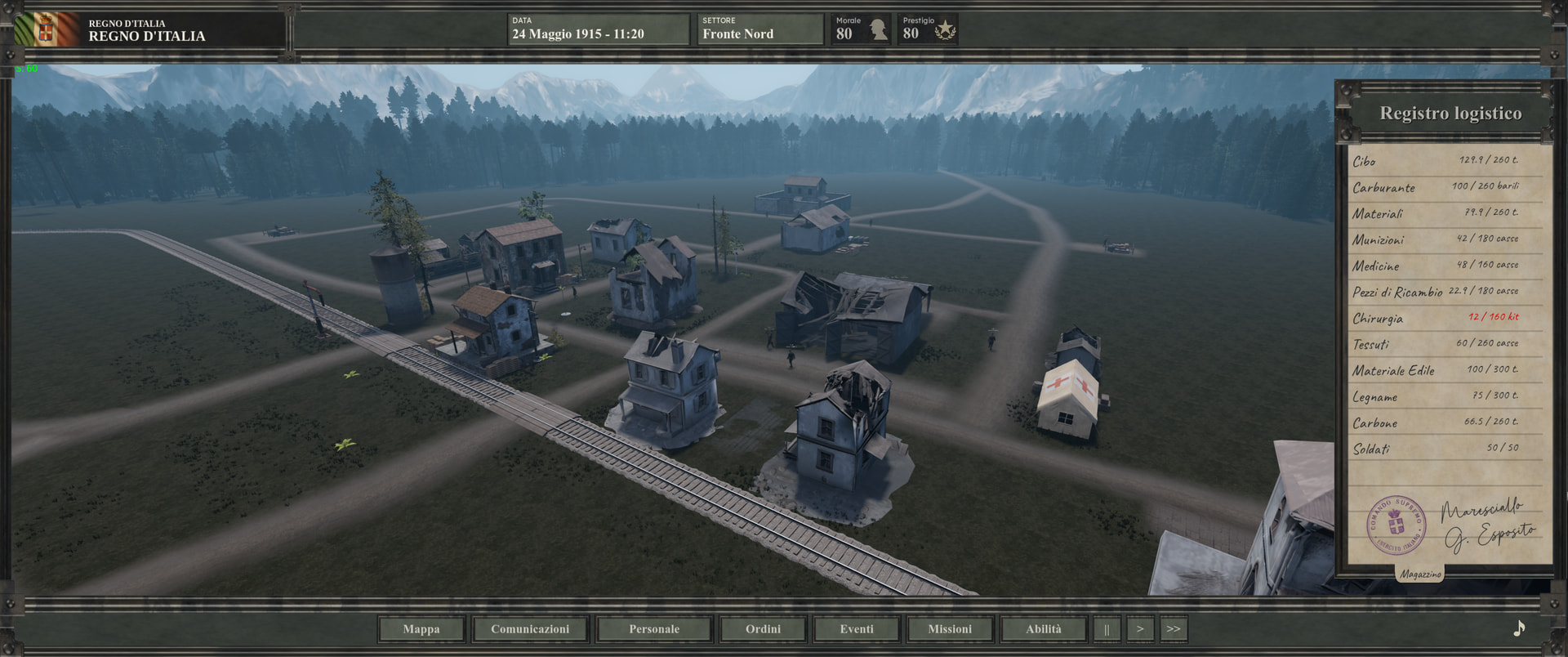Click the Morale soldier icon
The height and width of the screenshot is (657, 1568).
point(878,30)
